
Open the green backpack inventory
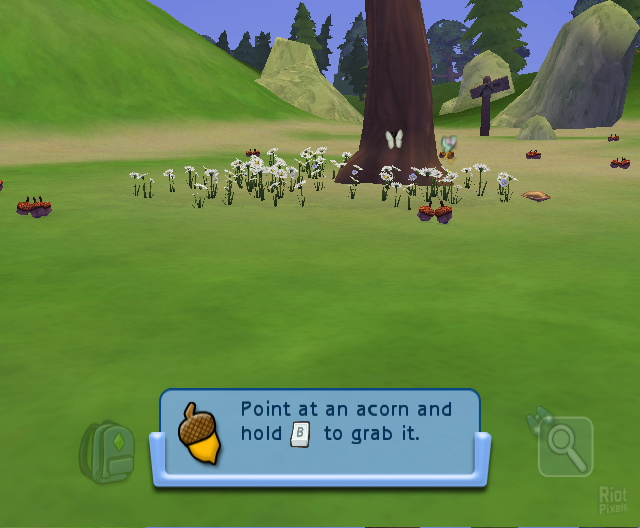tap(107, 449)
